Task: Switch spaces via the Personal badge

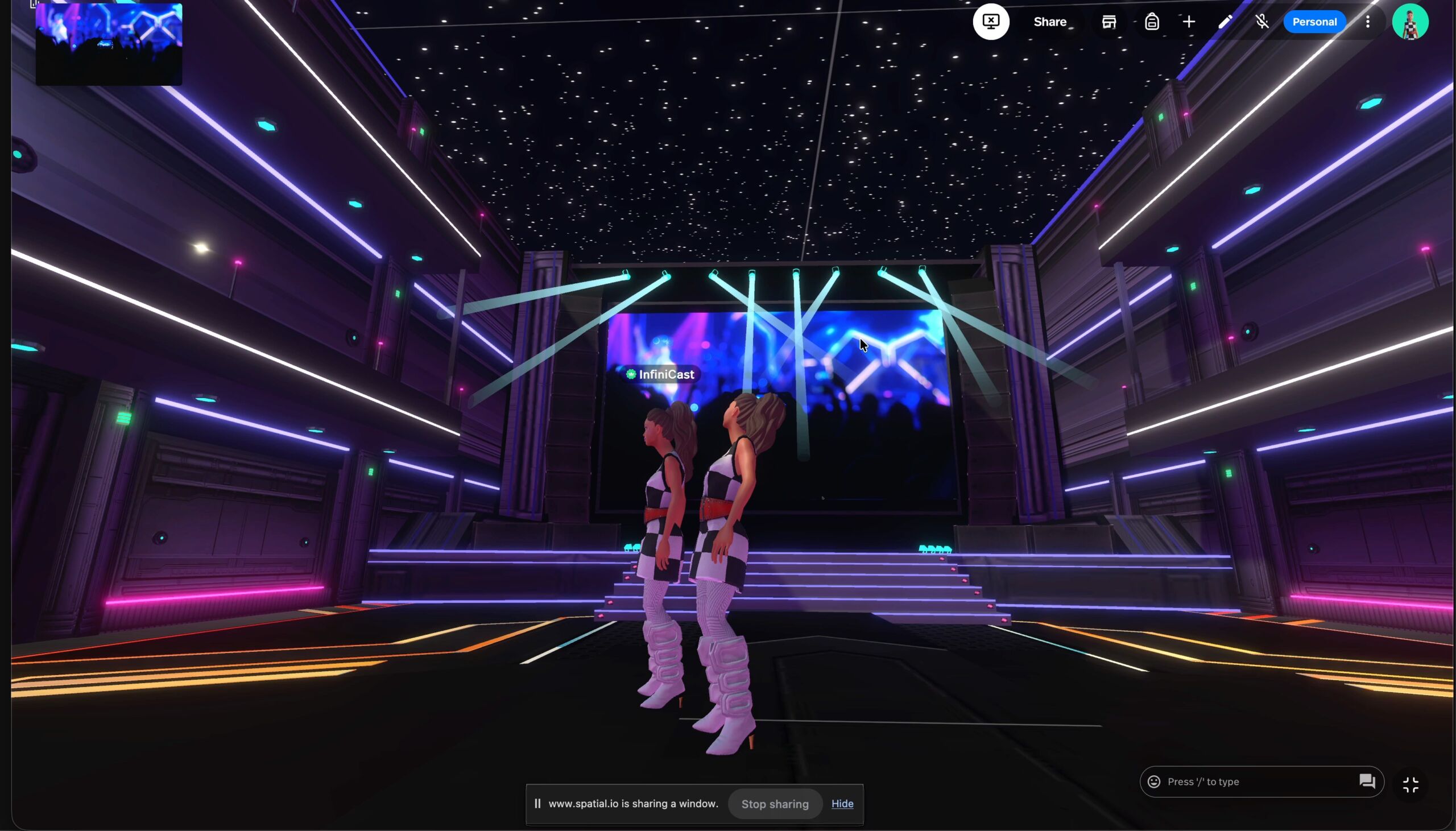Action: [x=1314, y=22]
